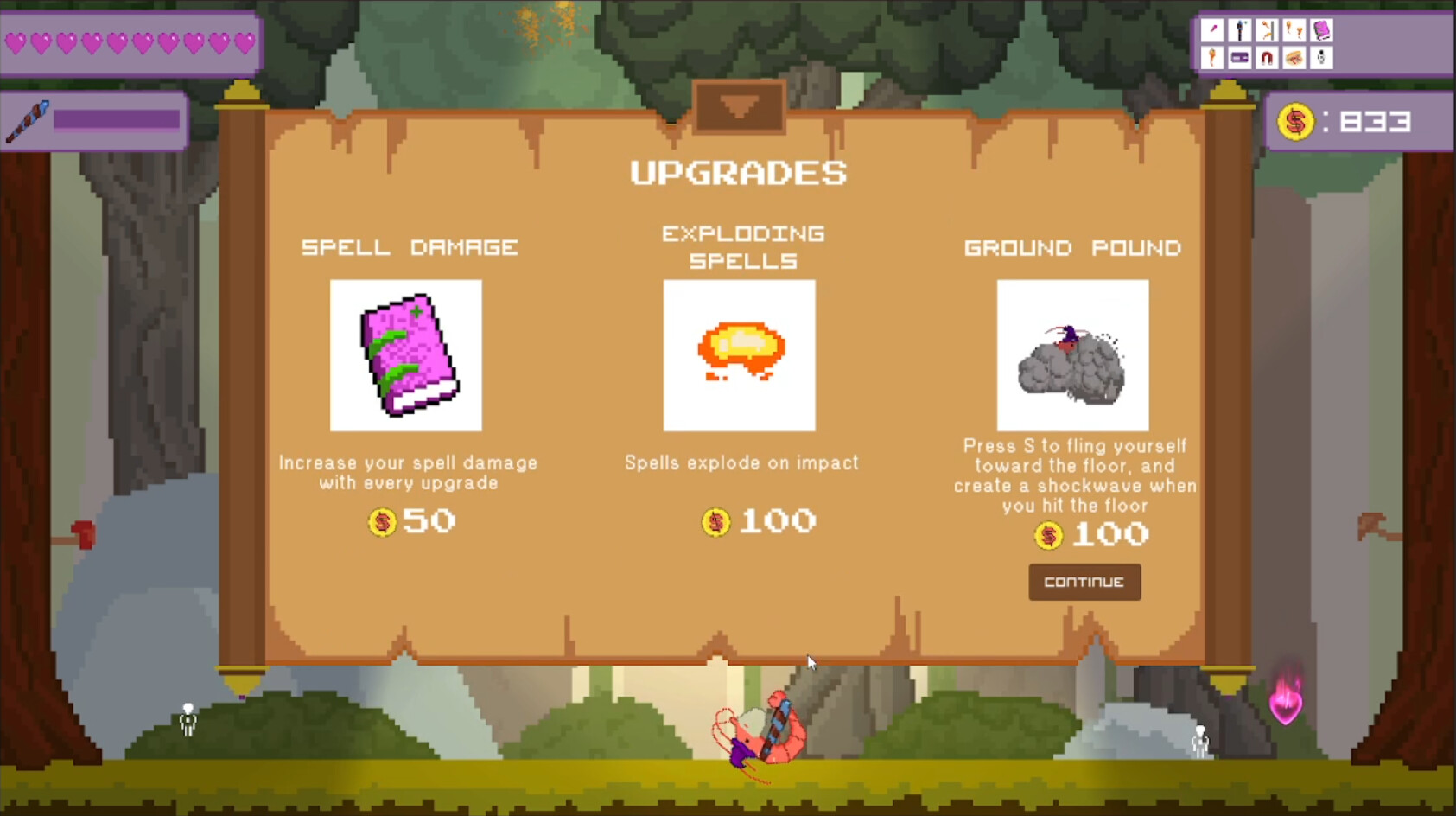Click the sandwich inventory item
The height and width of the screenshot is (816, 1456).
click(1294, 58)
